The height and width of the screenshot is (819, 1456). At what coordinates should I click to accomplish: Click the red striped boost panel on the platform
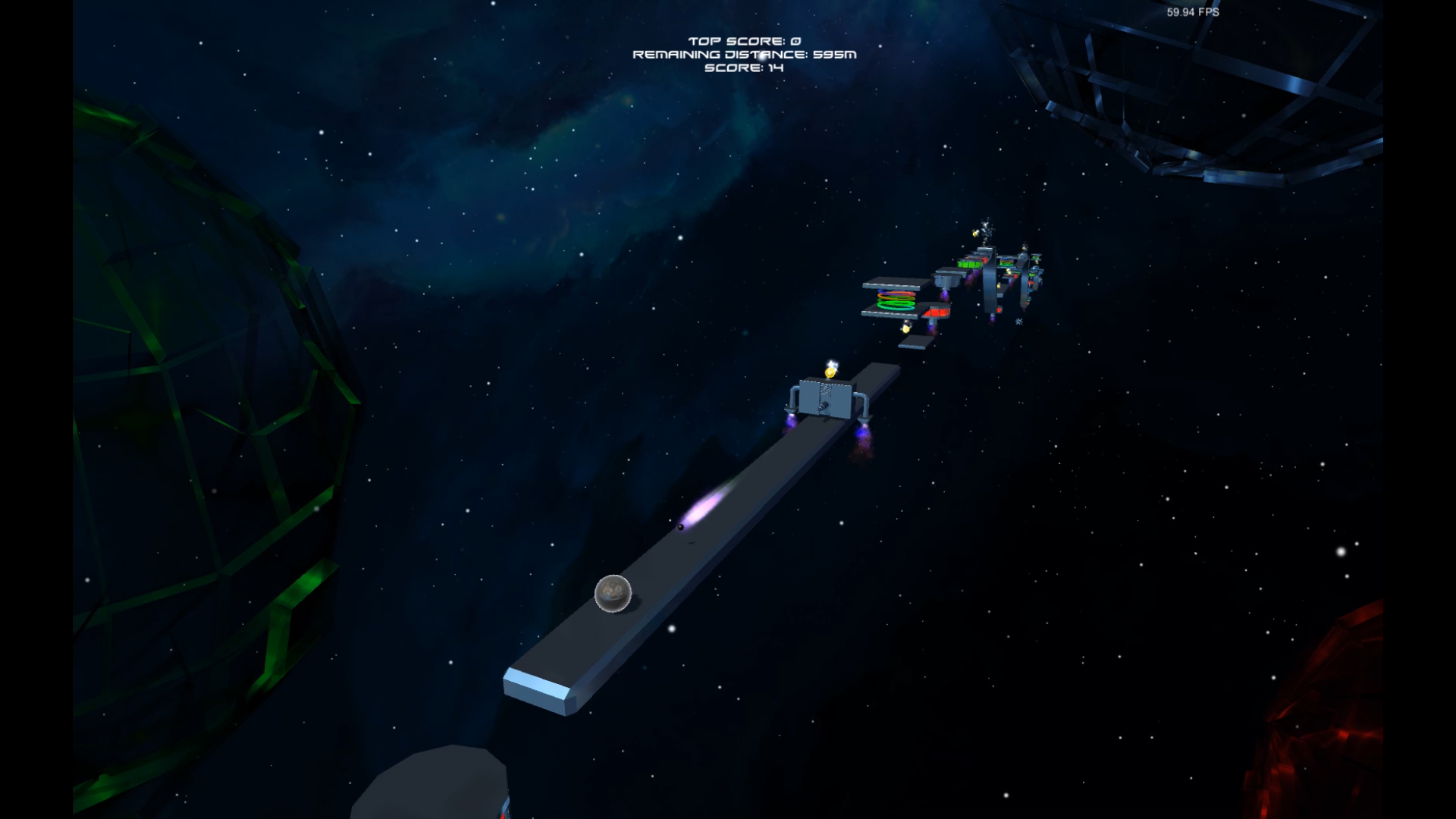[x=938, y=312]
